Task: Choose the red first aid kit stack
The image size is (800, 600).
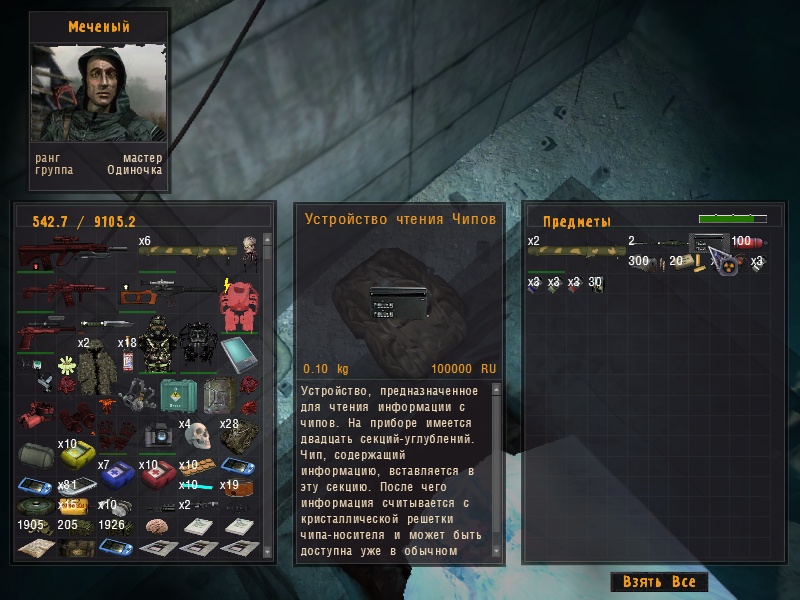Action: click(x=158, y=473)
